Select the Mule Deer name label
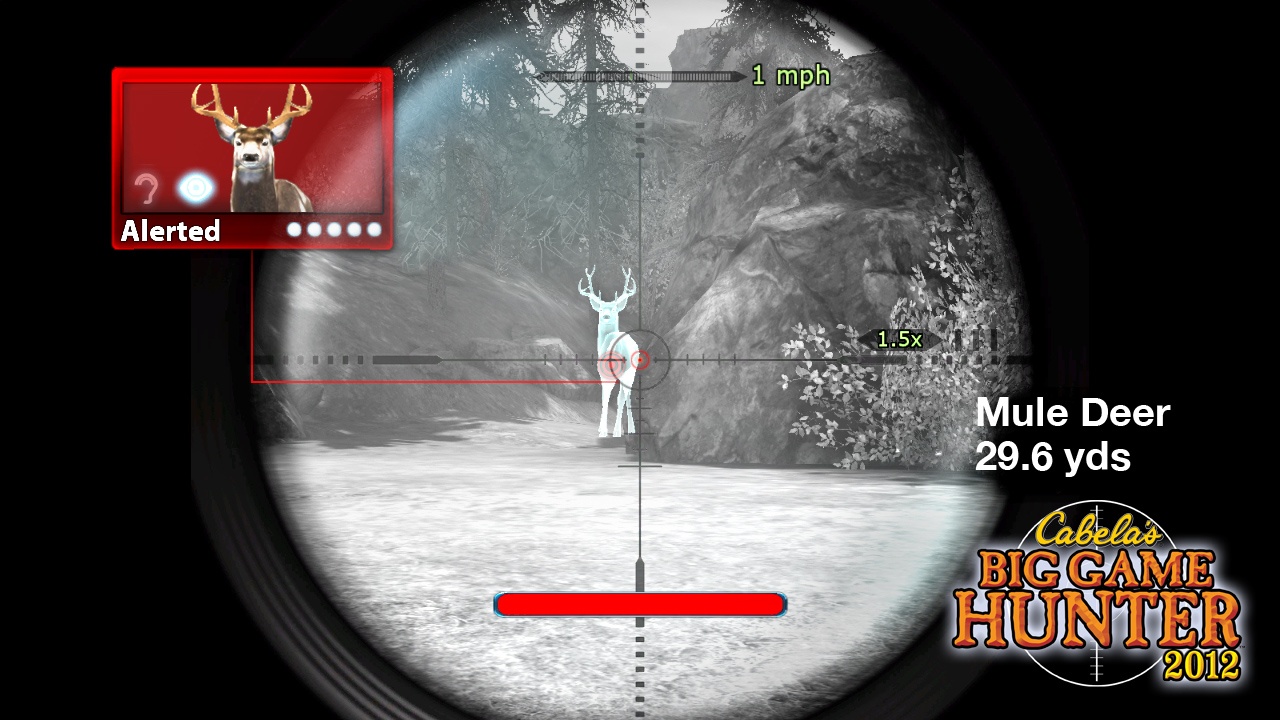1280x720 pixels. click(1073, 413)
